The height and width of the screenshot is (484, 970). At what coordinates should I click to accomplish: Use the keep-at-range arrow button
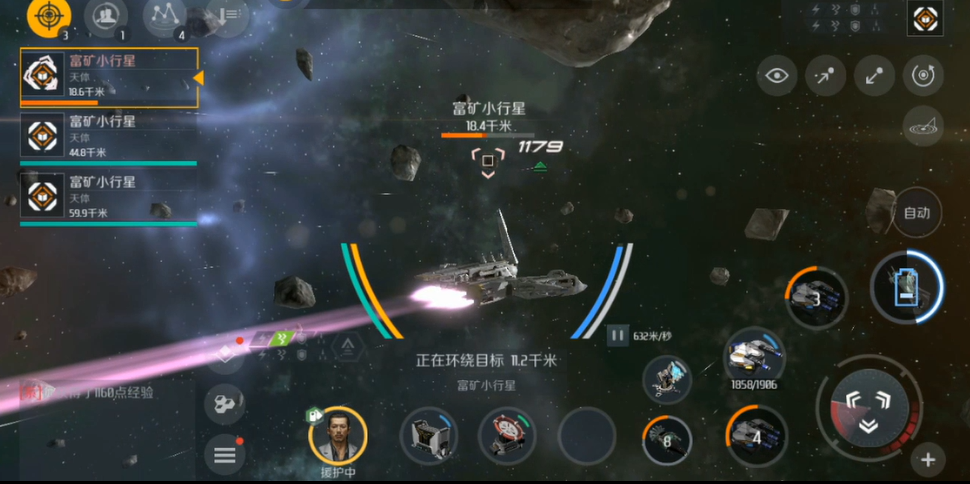(x=874, y=75)
